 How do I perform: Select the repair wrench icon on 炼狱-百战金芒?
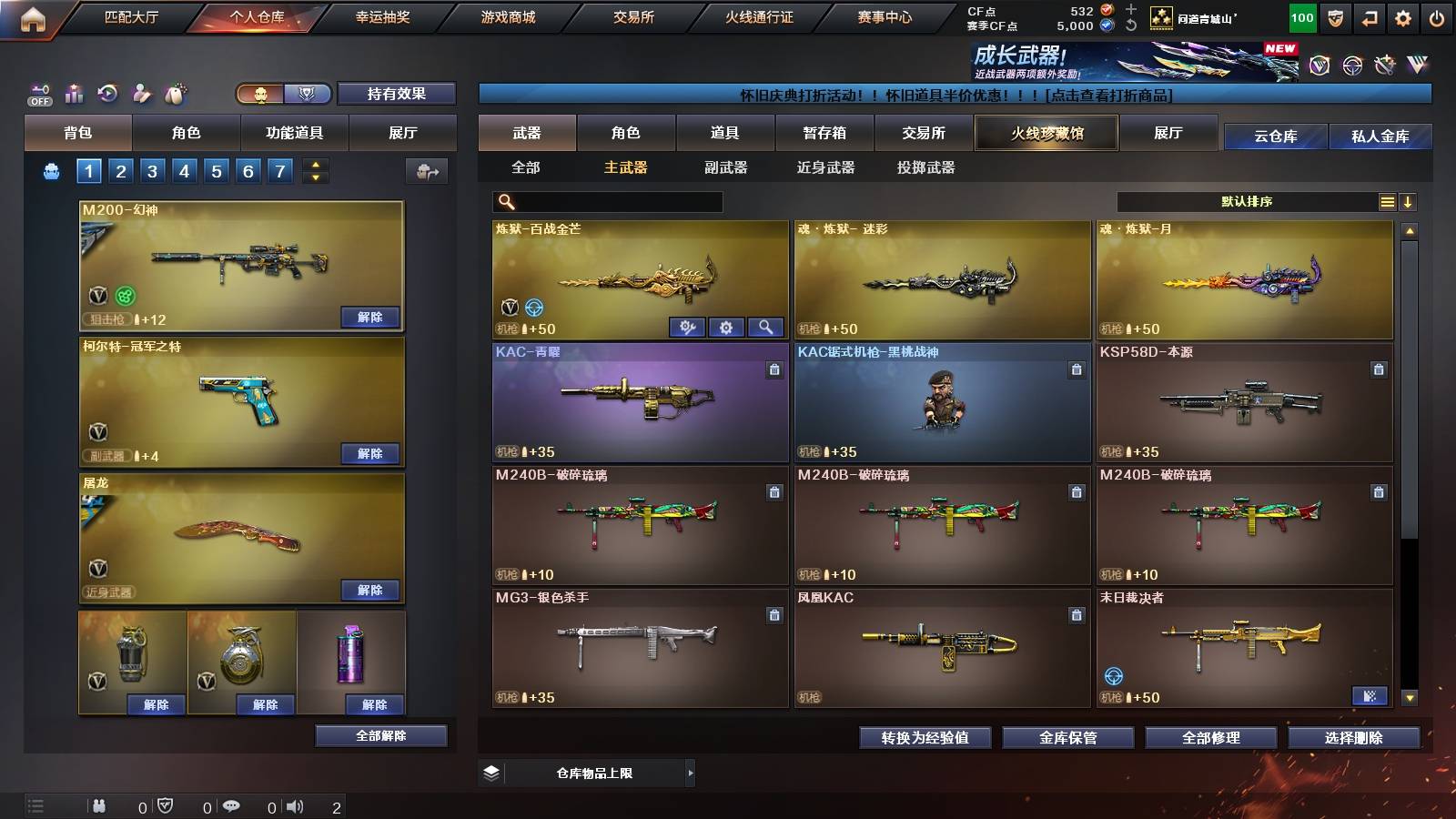[x=689, y=327]
